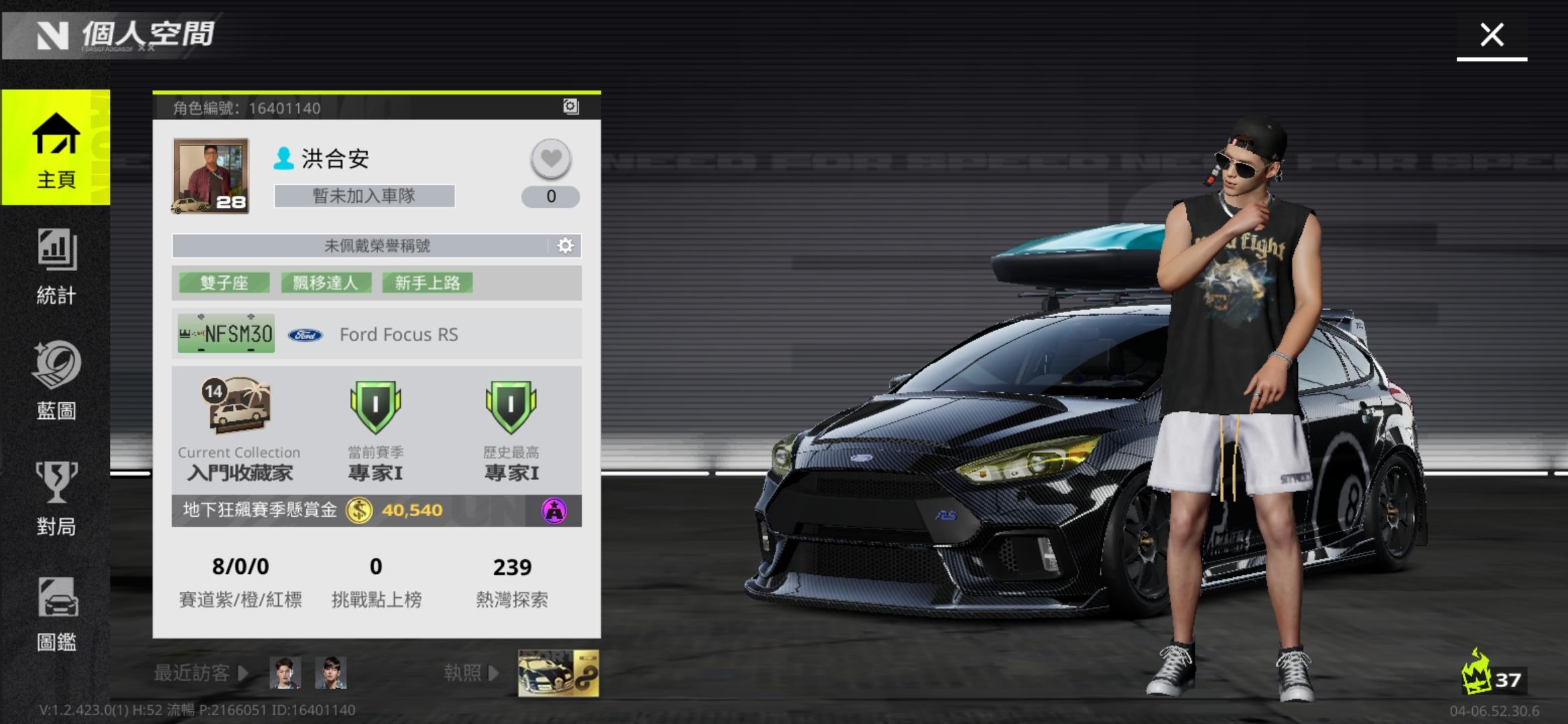Open the 歷史最高 highest rank badge
The width and height of the screenshot is (1568, 724).
coord(511,406)
